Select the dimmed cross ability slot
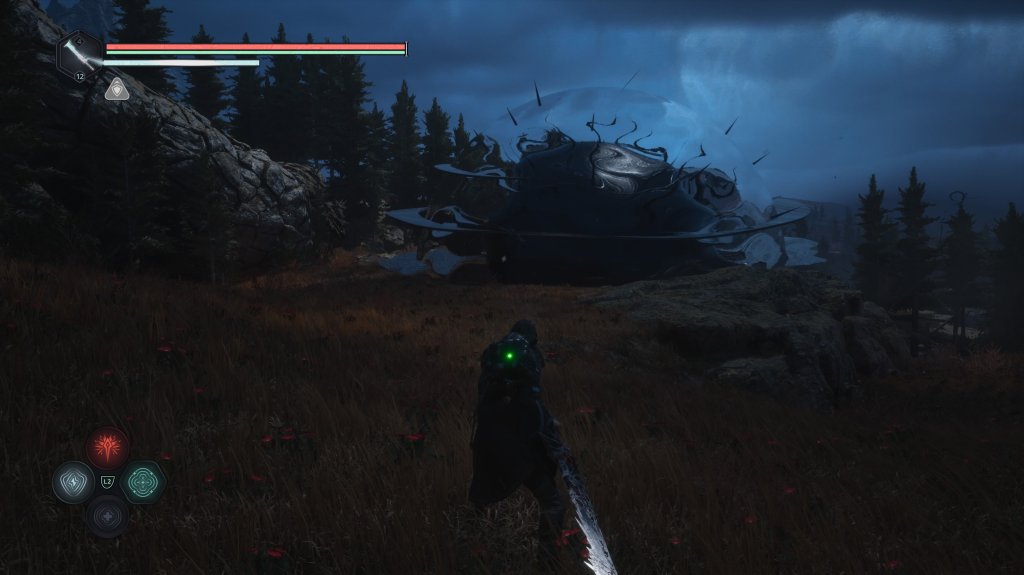The image size is (1024, 575). 107,516
